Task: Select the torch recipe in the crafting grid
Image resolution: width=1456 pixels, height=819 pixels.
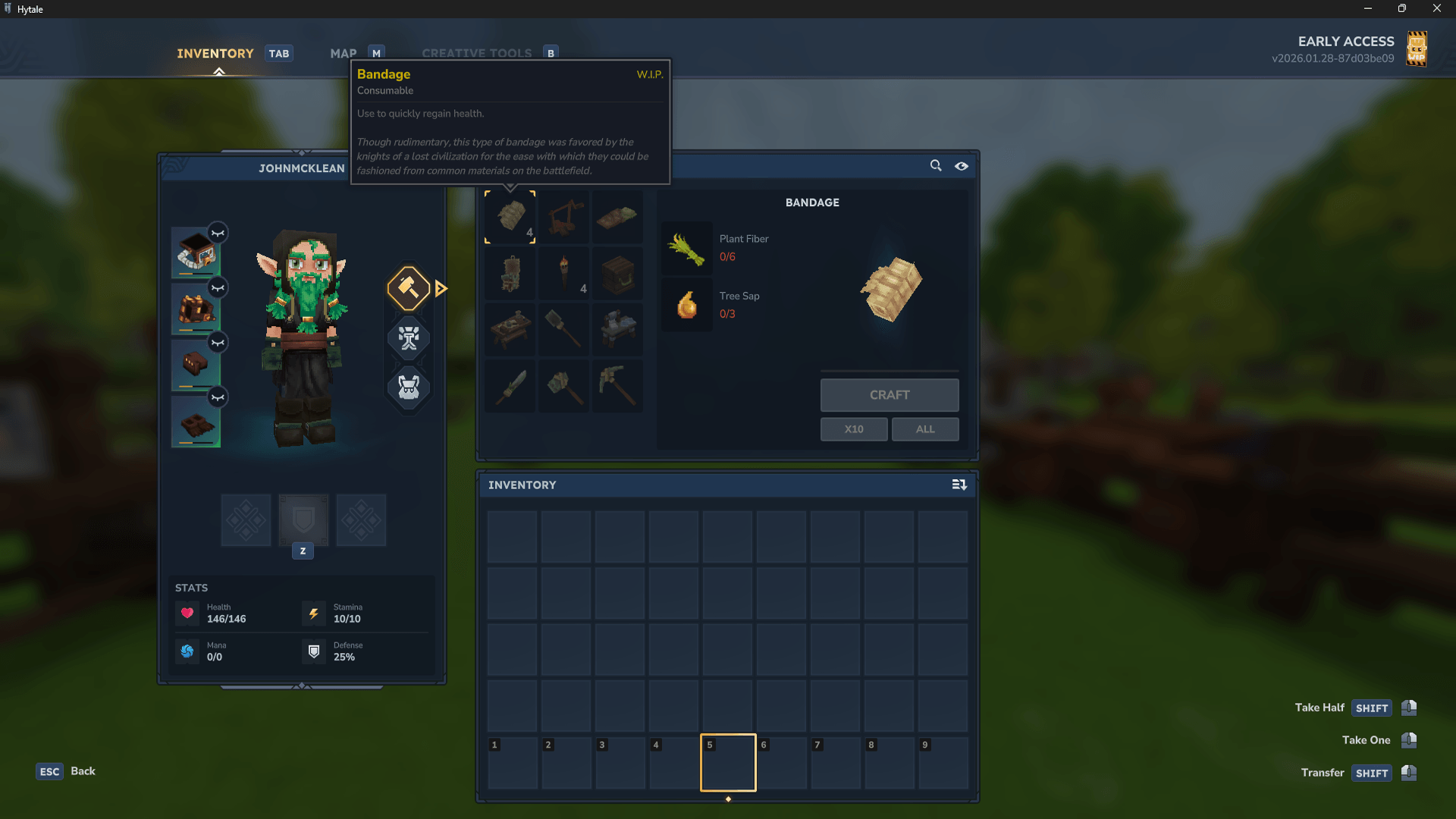Action: pos(563,273)
